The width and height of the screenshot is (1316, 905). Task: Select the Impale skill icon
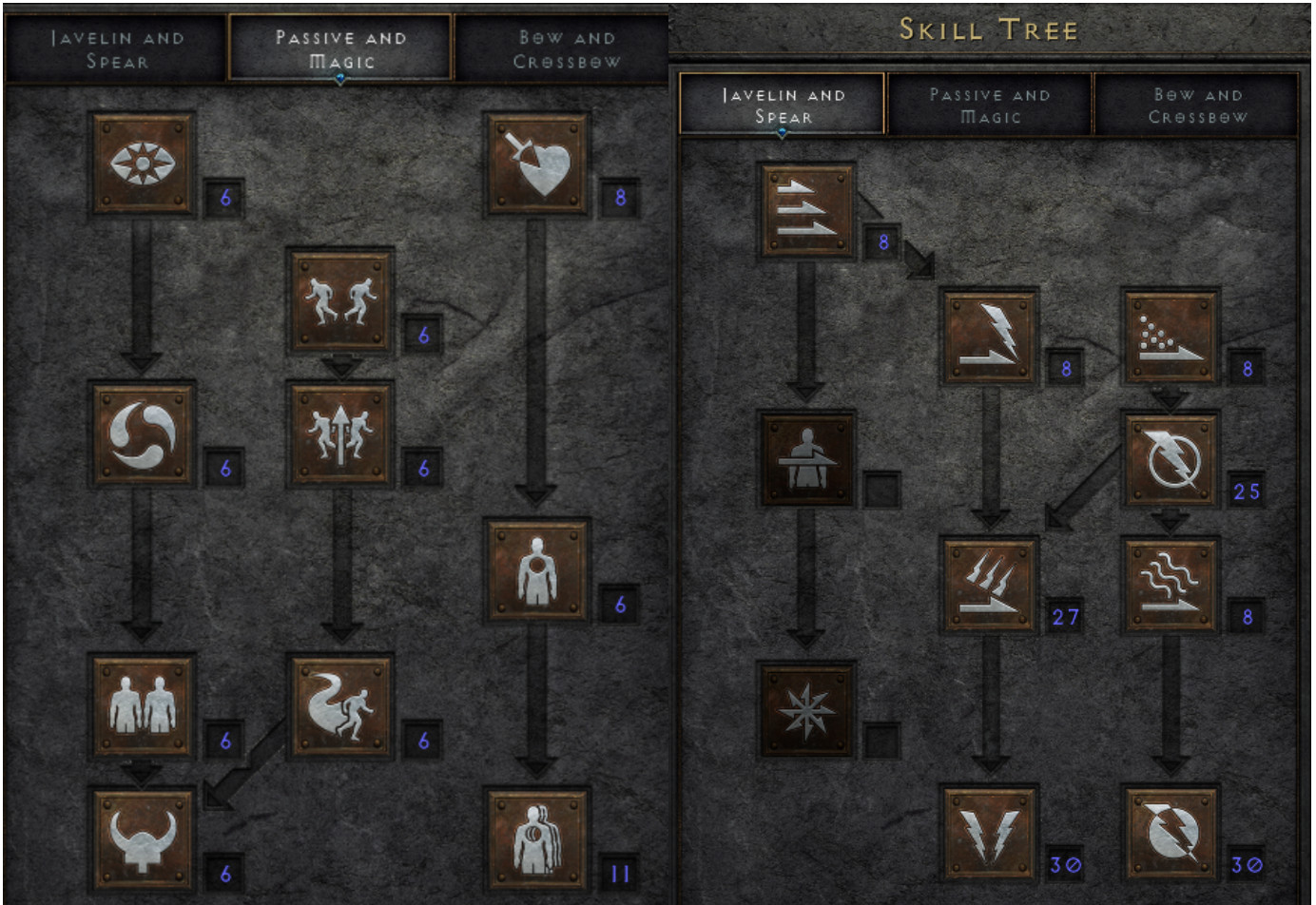[x=807, y=460]
